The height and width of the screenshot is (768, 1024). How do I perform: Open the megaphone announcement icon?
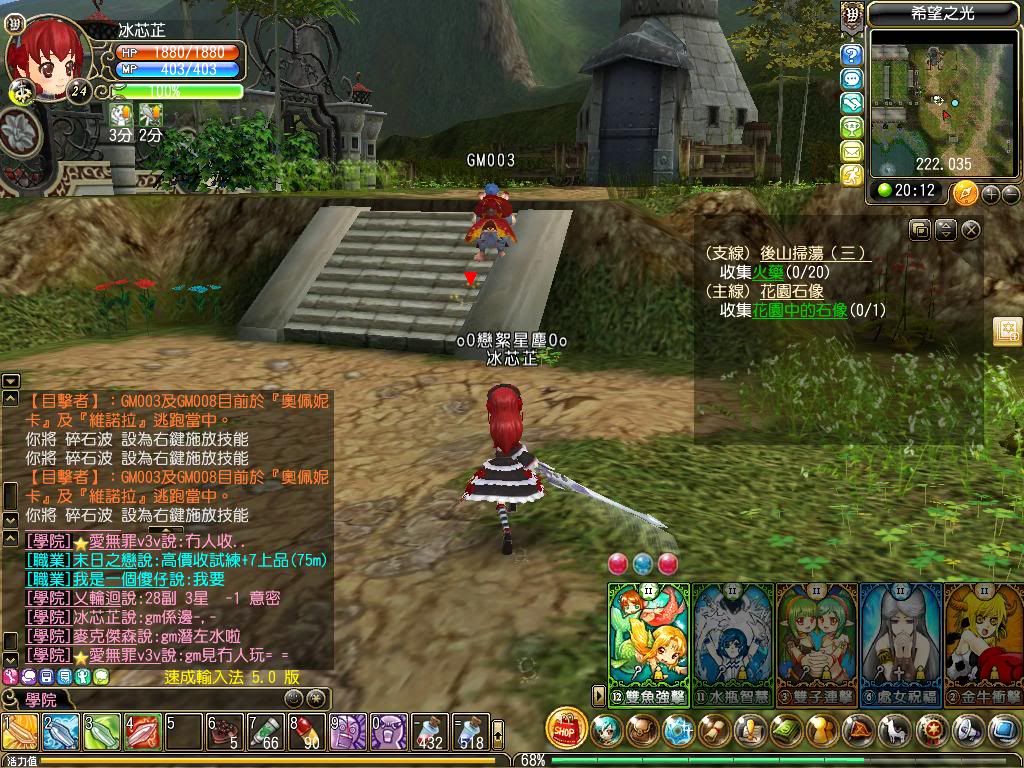click(x=967, y=731)
